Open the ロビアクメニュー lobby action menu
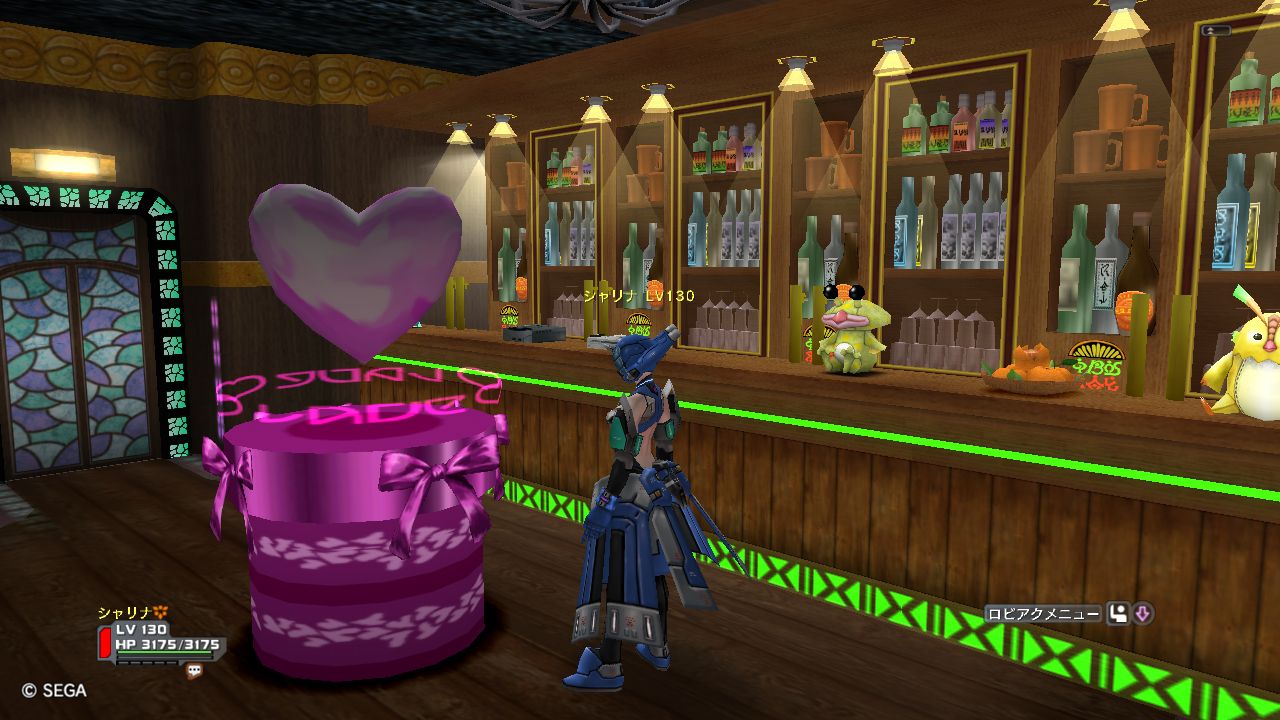 (x=1042, y=614)
